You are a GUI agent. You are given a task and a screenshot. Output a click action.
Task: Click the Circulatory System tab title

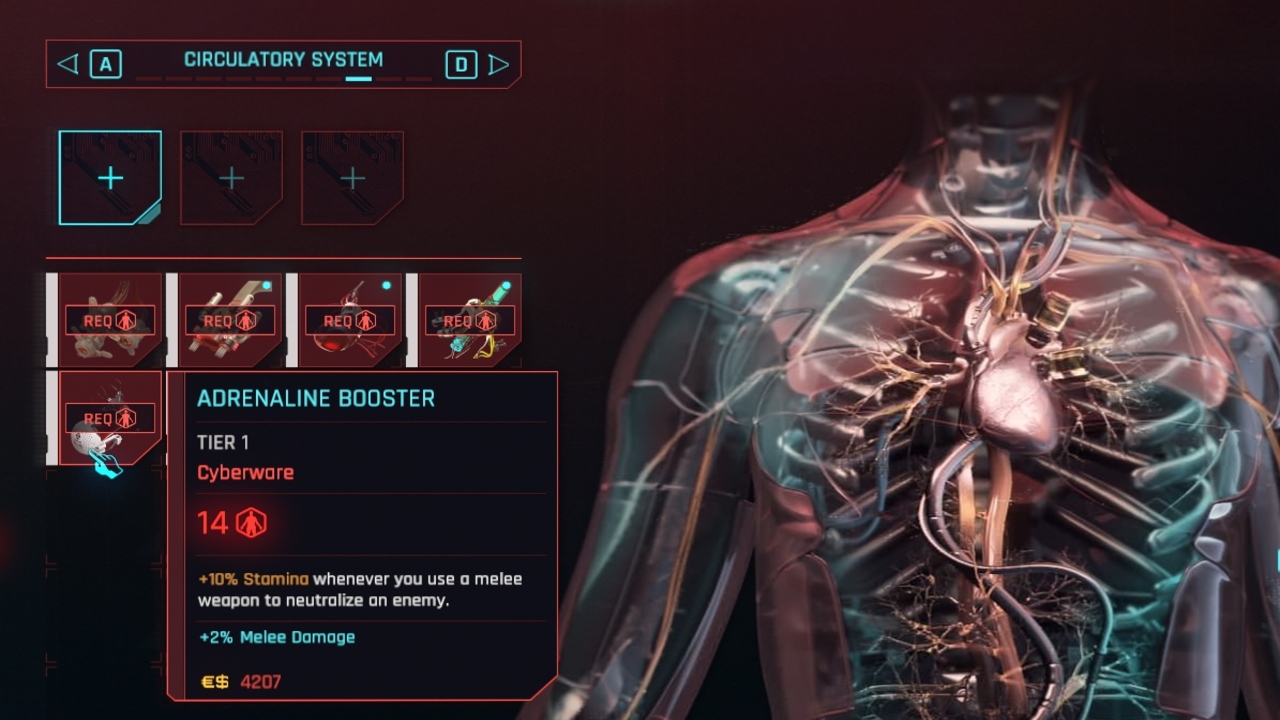pyautogui.click(x=283, y=58)
